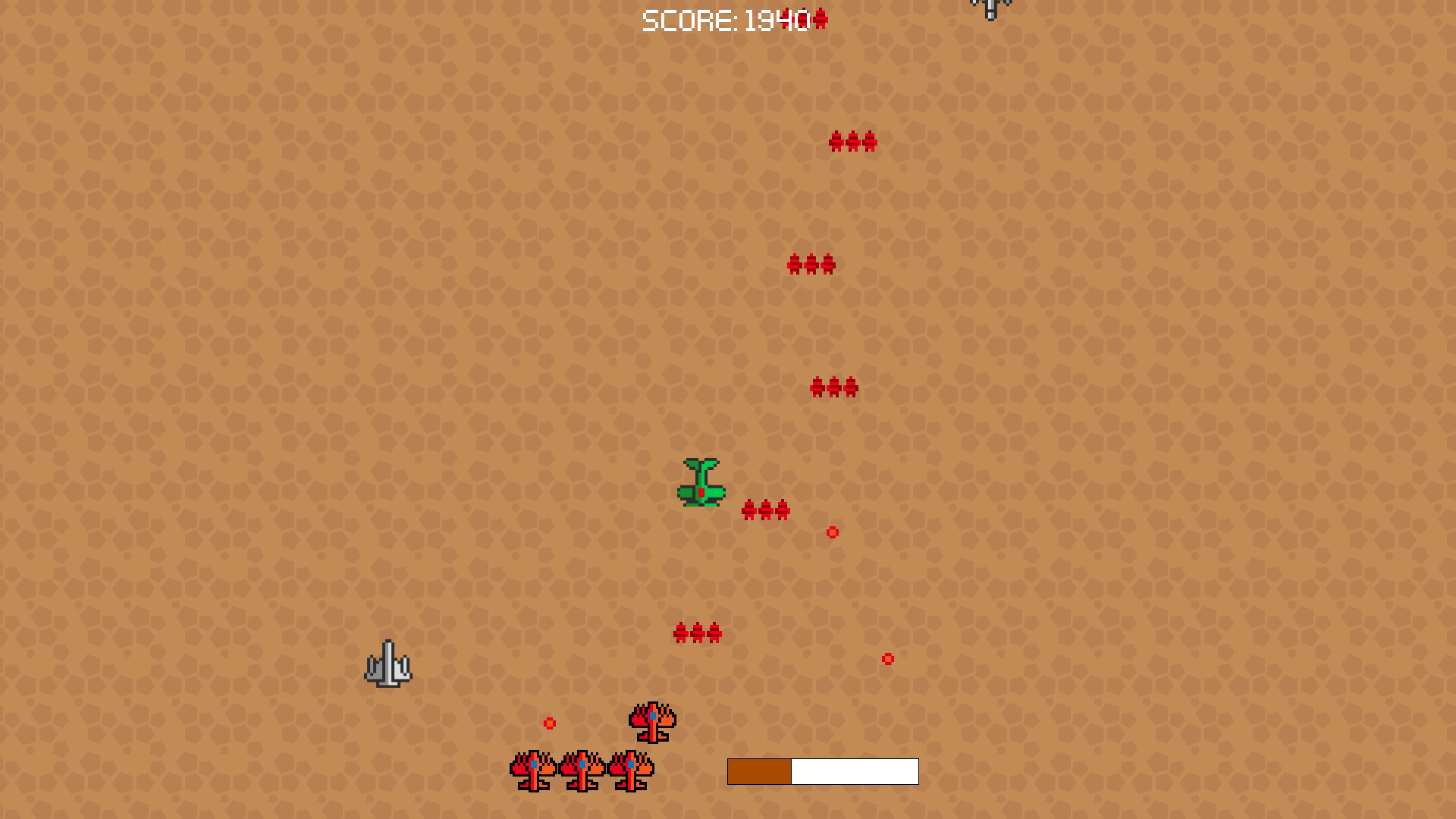Click the white empty portion of the health bar

click(x=853, y=771)
